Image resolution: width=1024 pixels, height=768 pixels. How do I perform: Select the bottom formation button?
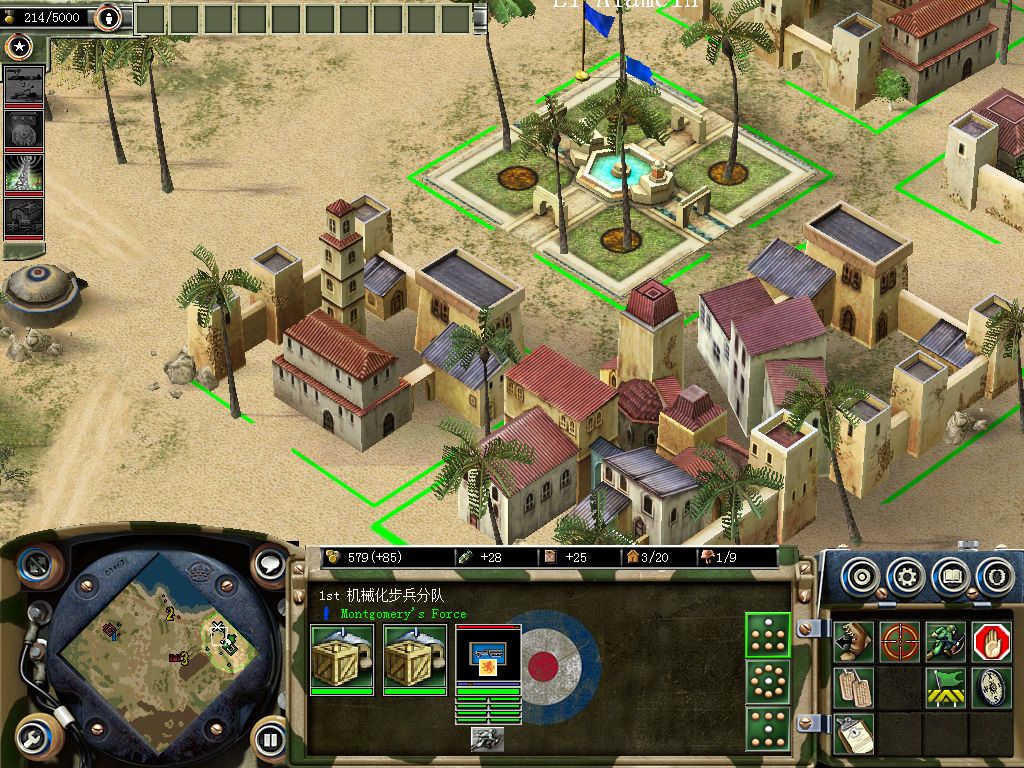click(767, 727)
